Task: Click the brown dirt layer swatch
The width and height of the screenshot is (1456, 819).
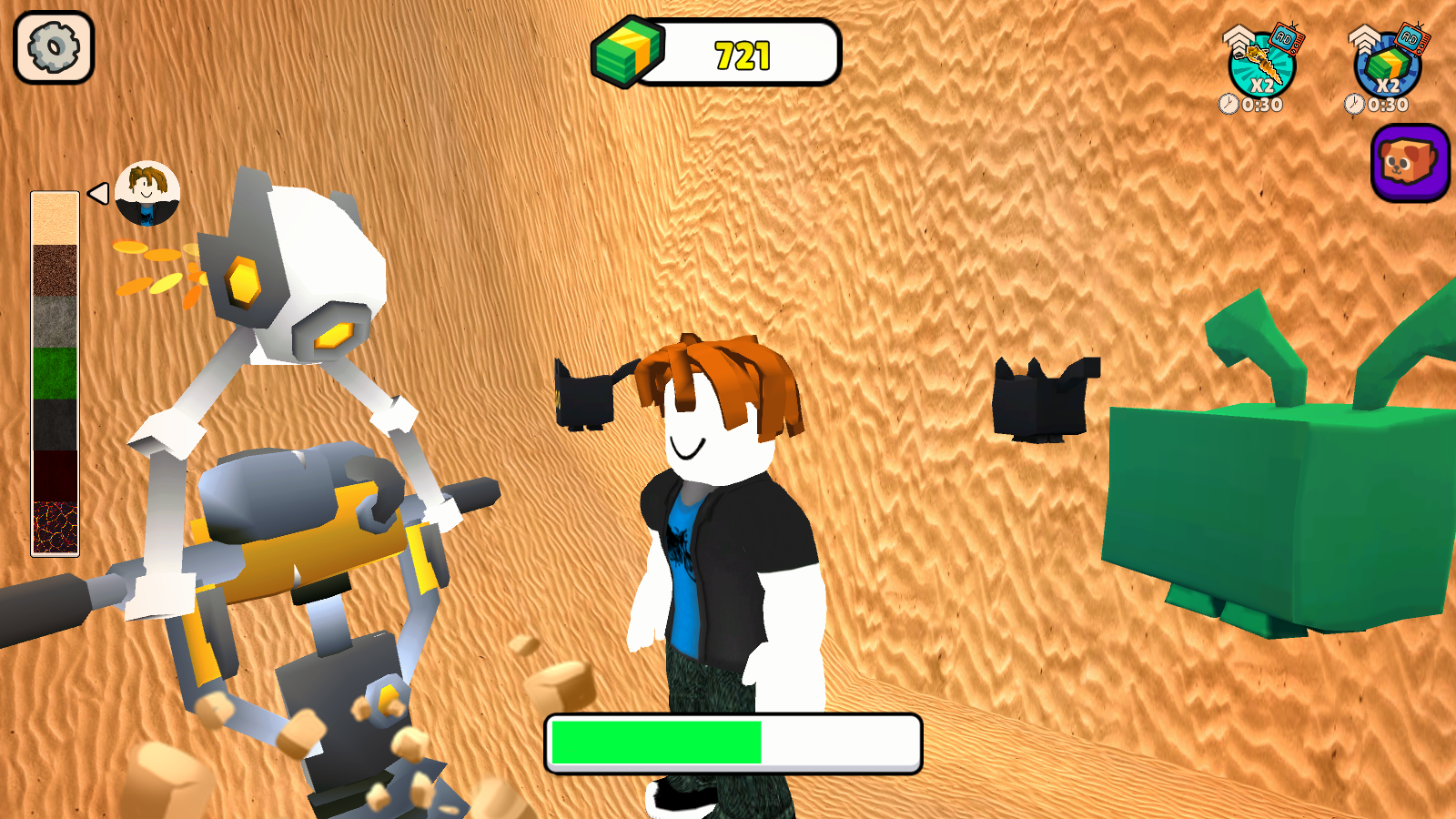Action: 55,273
